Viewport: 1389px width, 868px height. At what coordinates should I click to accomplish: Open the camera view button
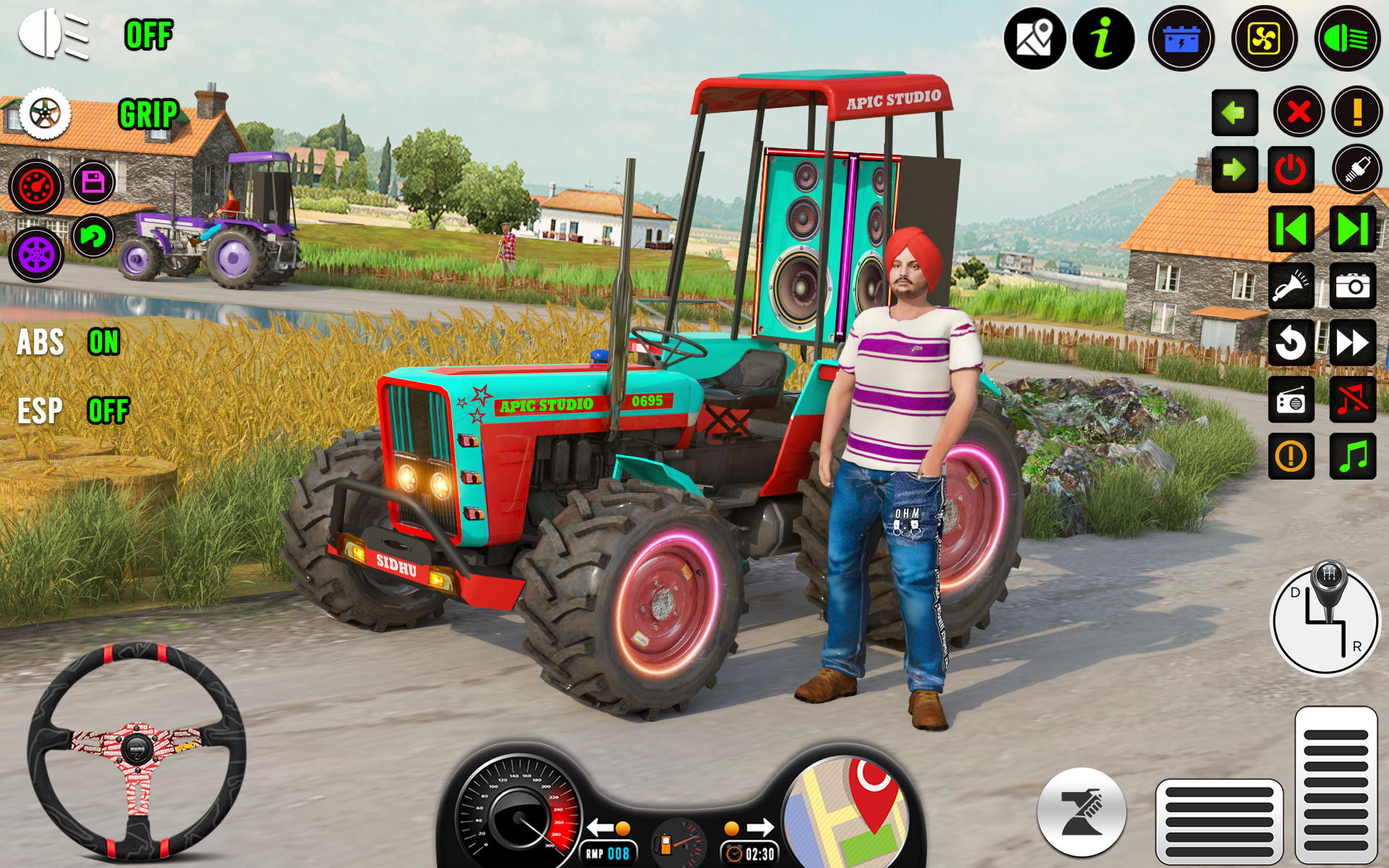pos(1352,286)
